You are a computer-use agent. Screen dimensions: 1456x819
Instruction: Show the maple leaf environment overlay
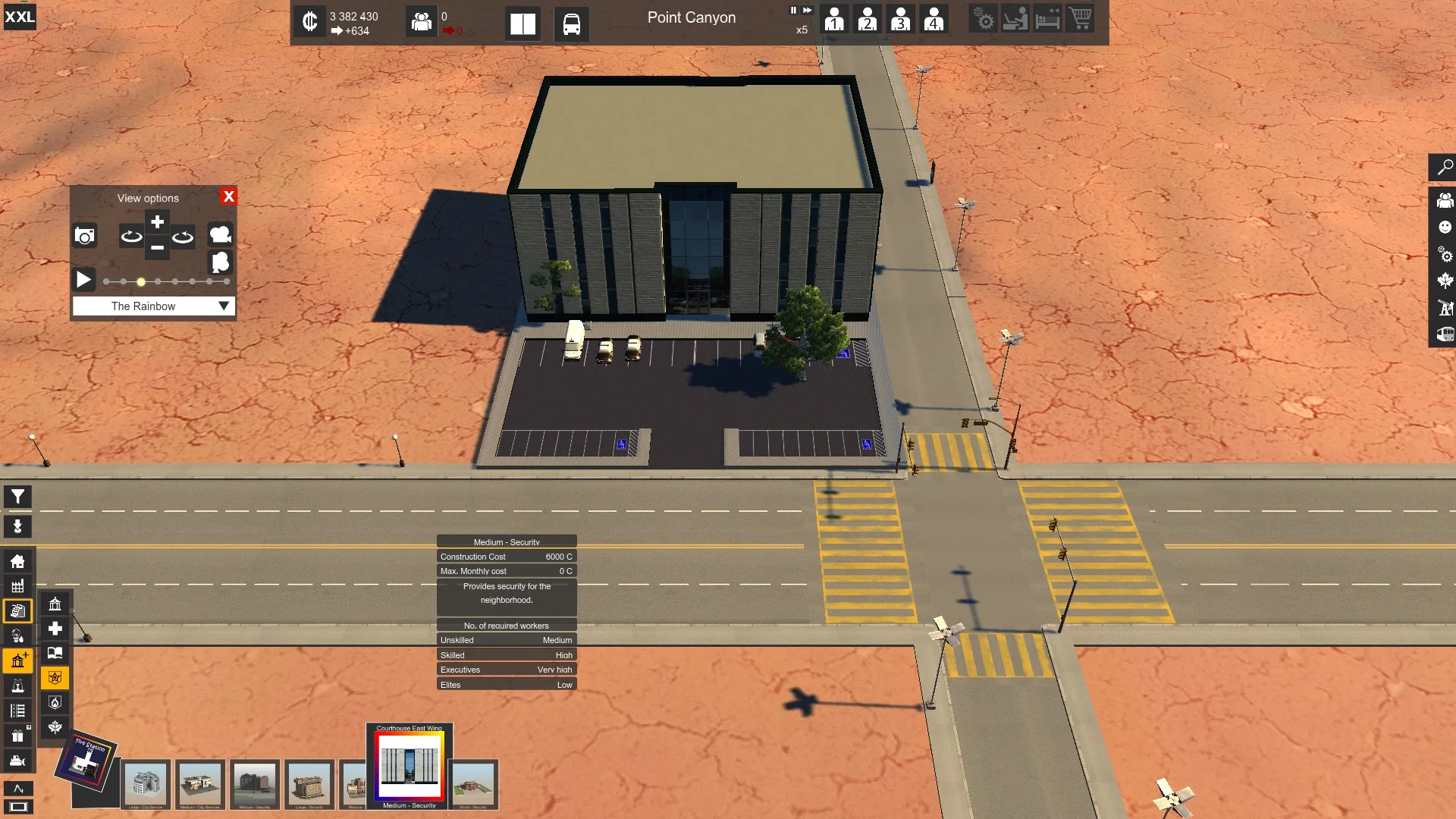coord(1445,281)
